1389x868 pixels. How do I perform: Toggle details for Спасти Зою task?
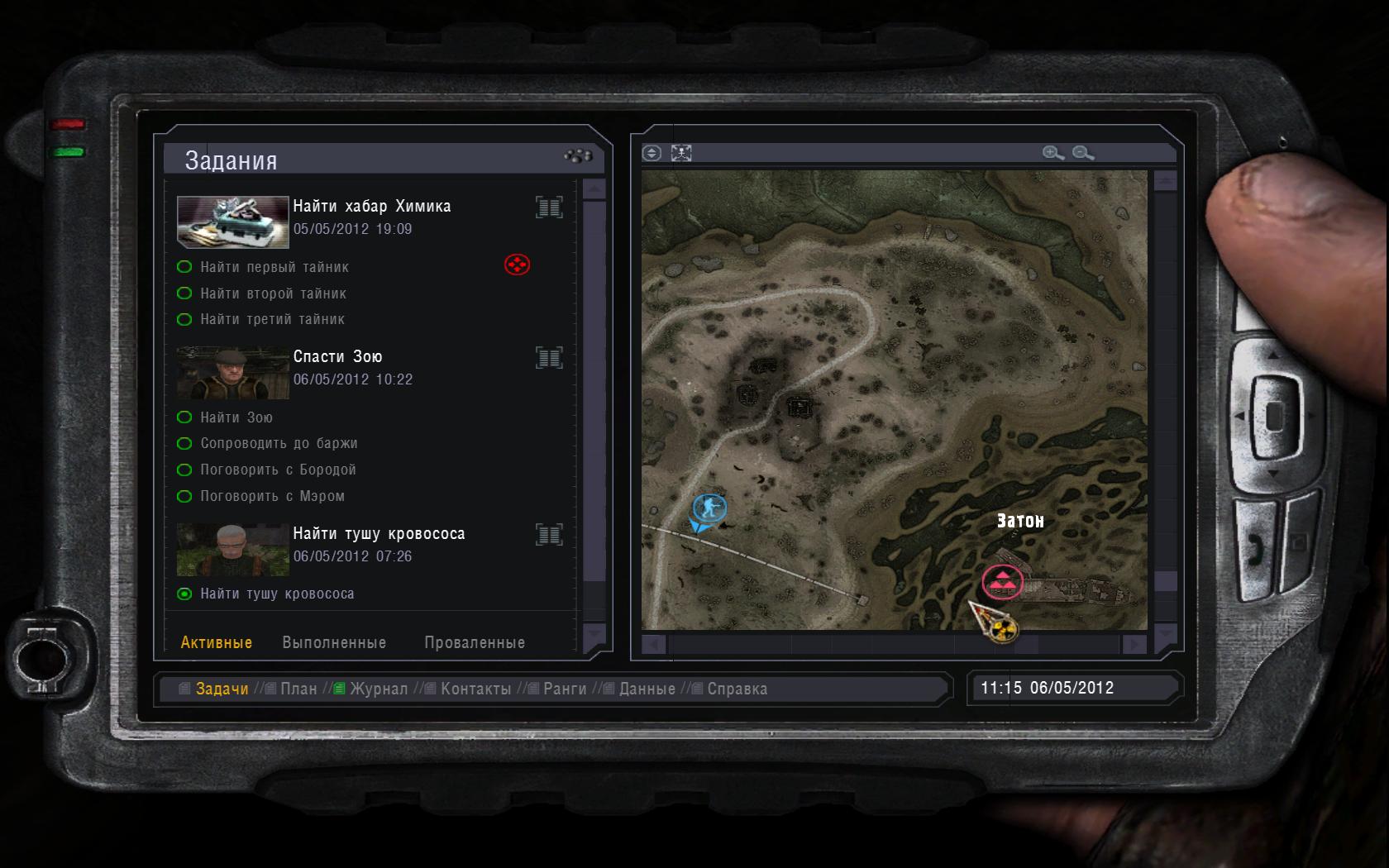[549, 357]
